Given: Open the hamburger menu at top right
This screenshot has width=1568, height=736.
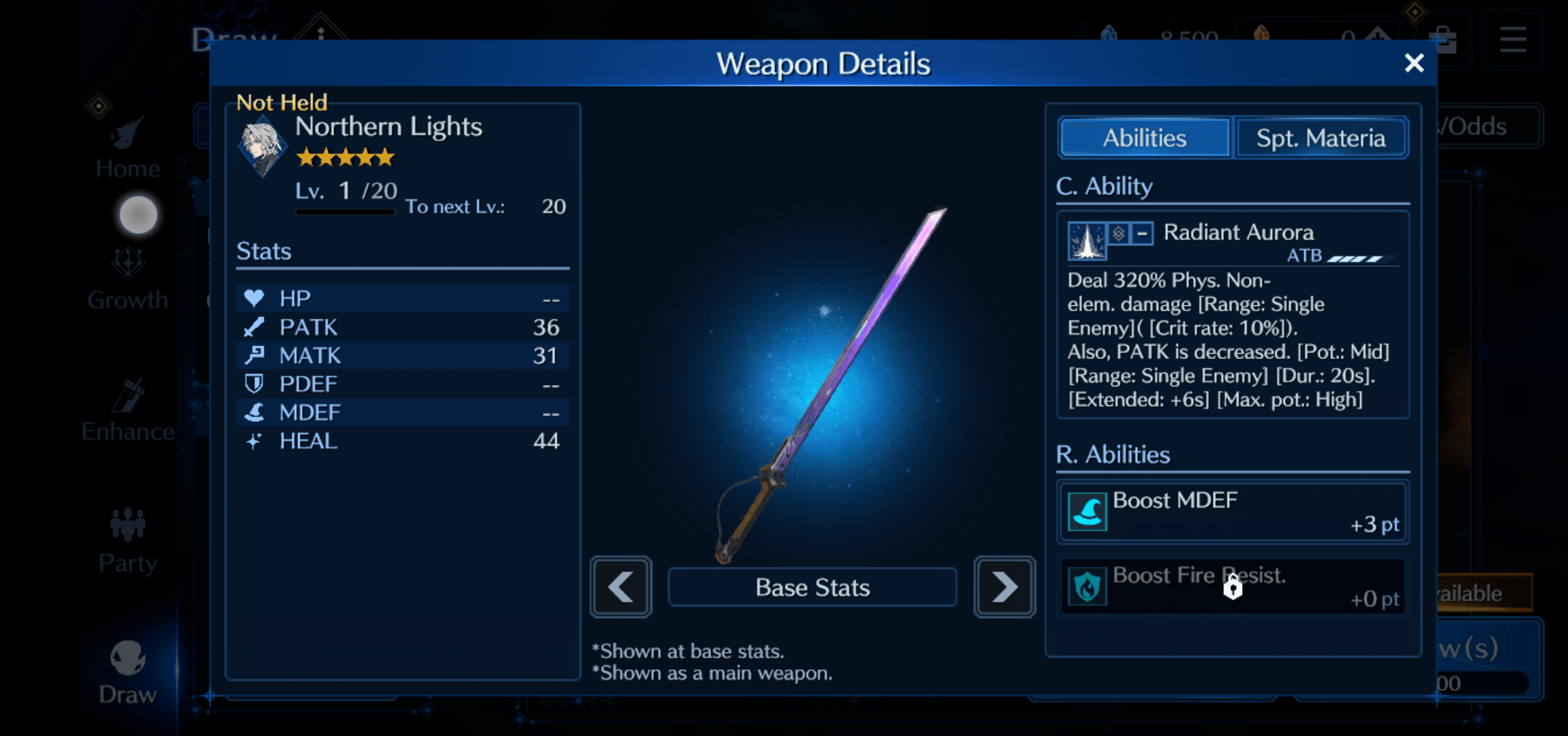Looking at the screenshot, I should point(1512,40).
